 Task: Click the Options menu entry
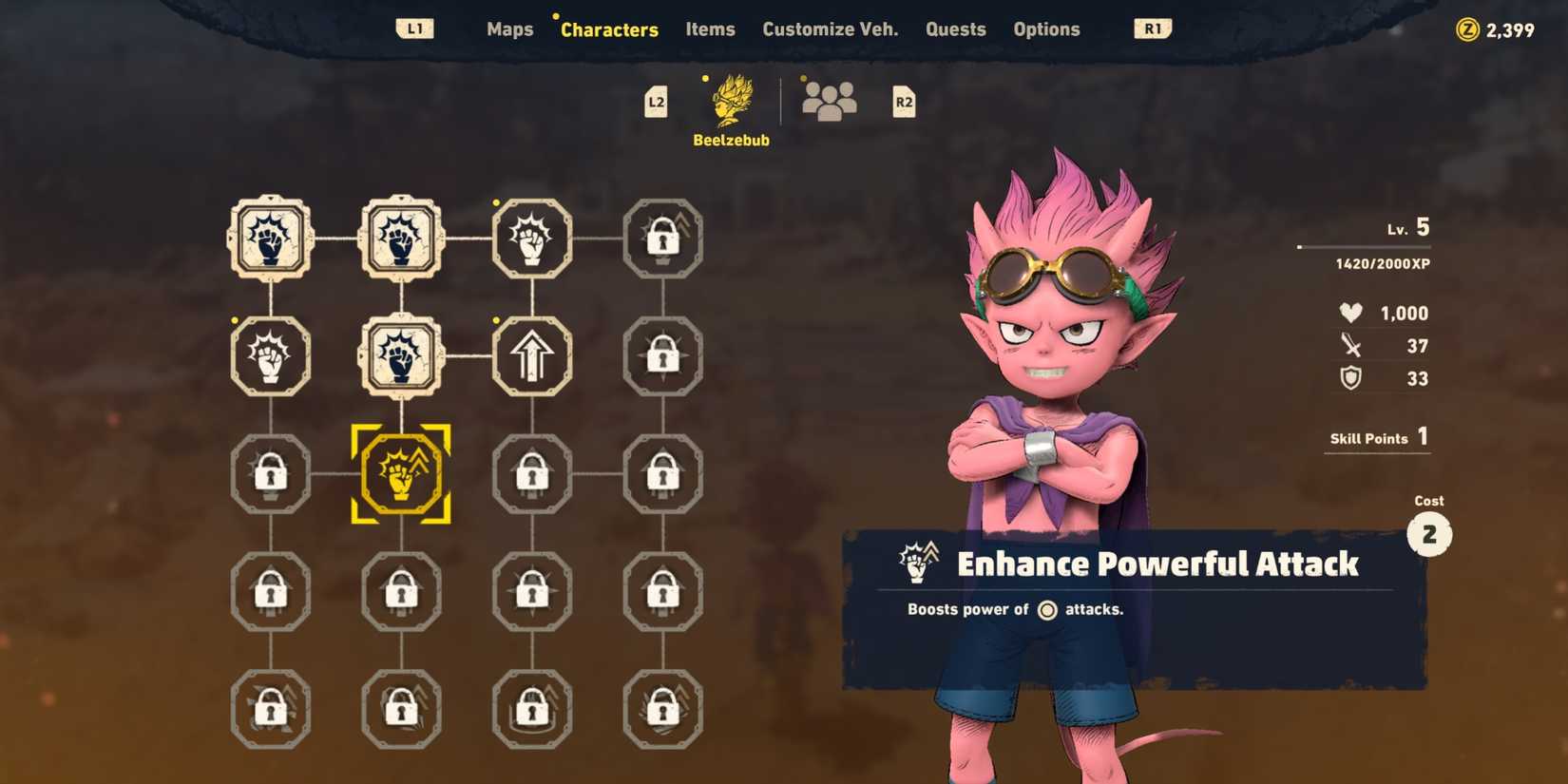(x=1046, y=29)
